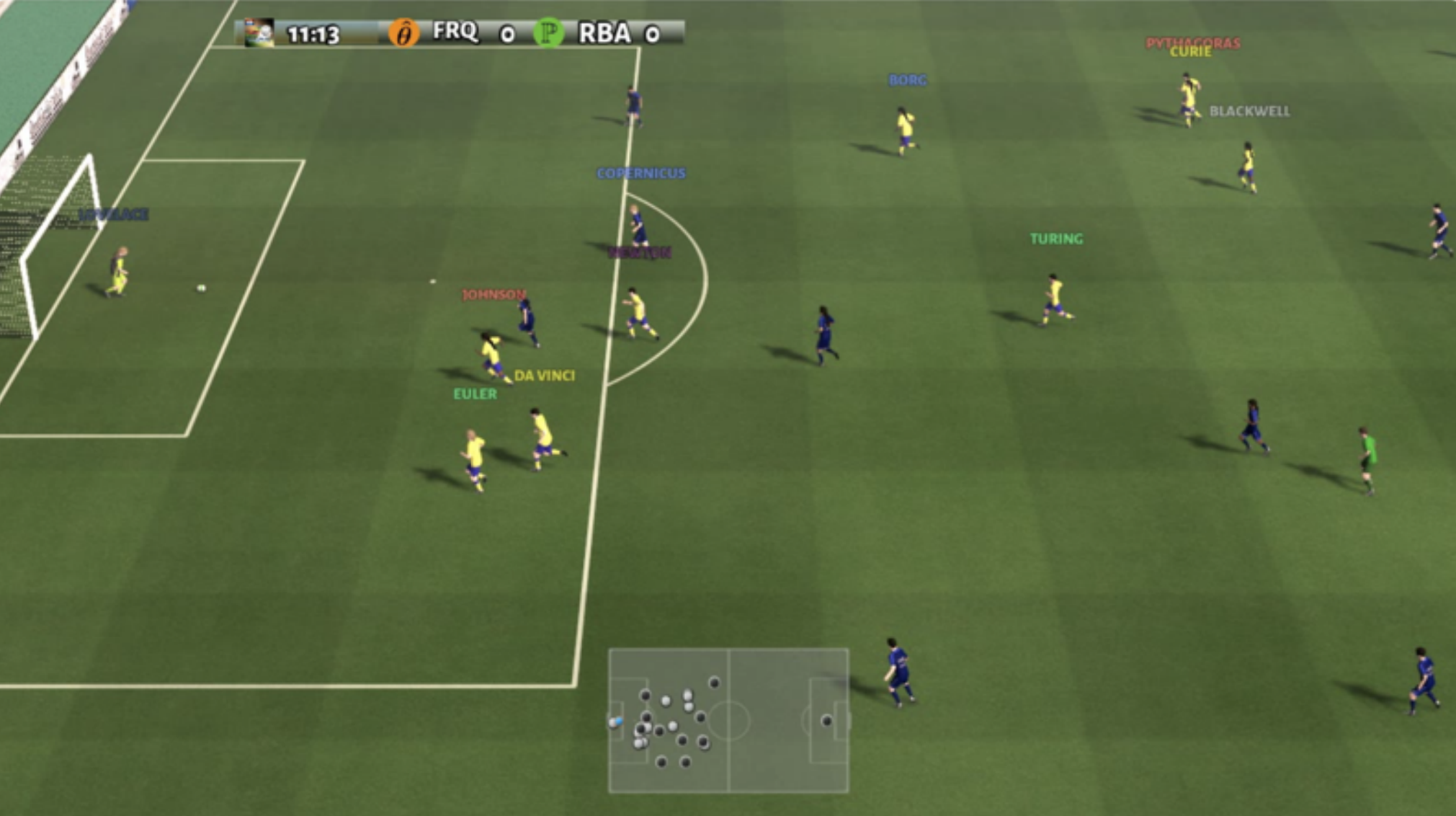Screen dimensions: 1456x816
Task: Select the green RBA team badge
Action: (x=549, y=33)
